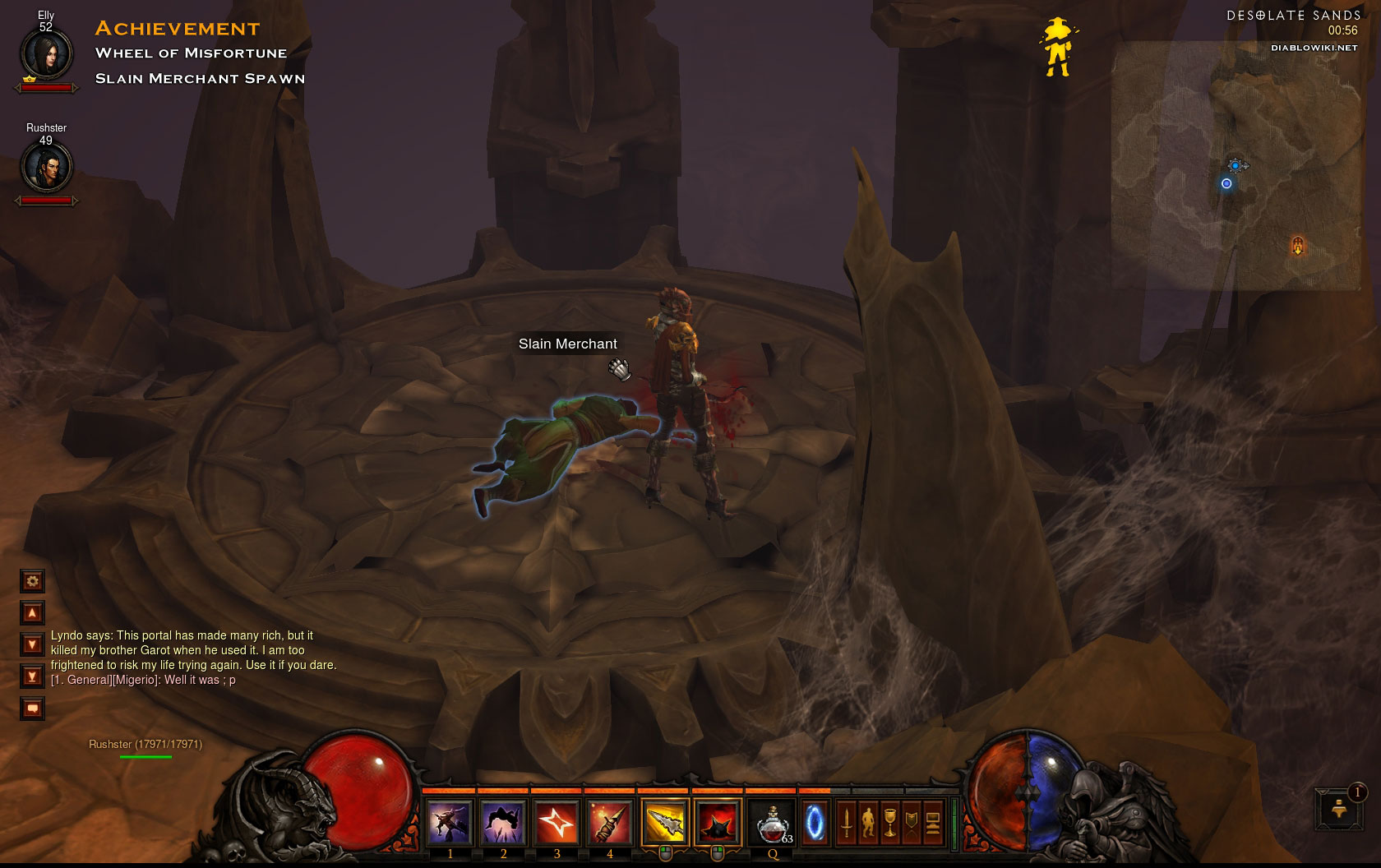This screenshot has height=868, width=1381.
Task: Trigger the shuriken star skill
Action: pos(557,822)
